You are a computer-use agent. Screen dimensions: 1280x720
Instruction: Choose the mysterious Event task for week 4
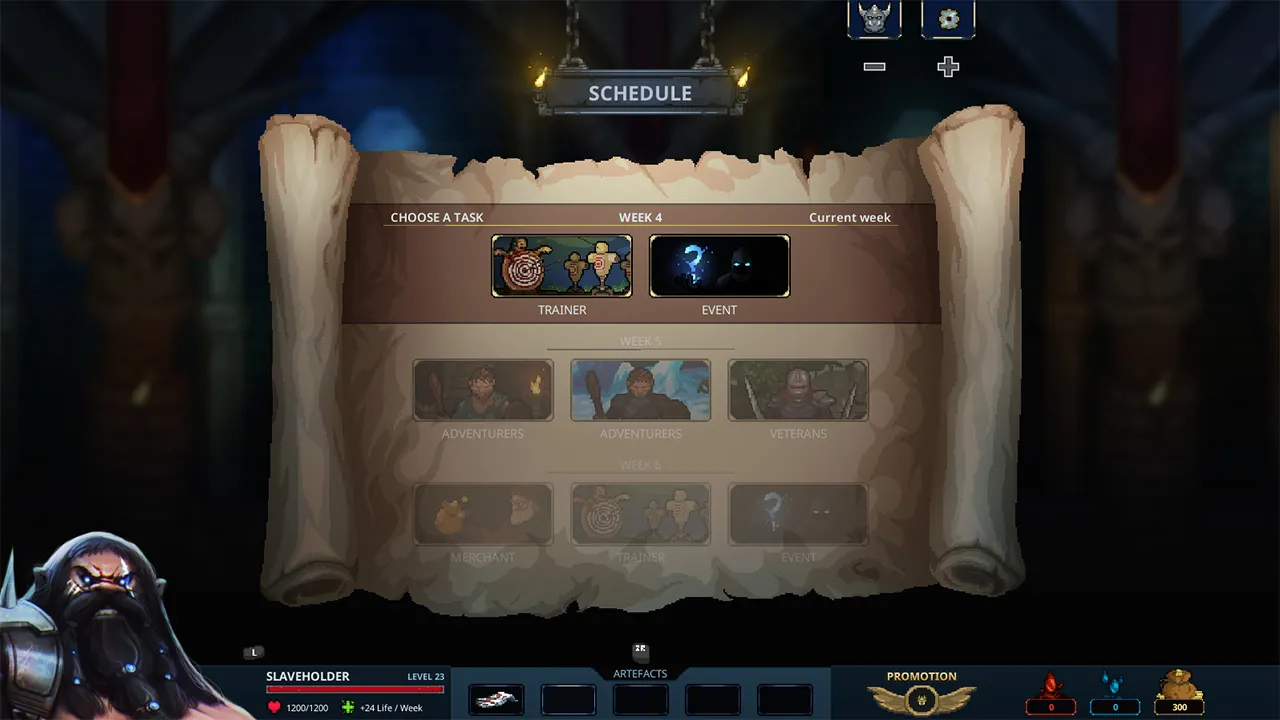[719, 265]
